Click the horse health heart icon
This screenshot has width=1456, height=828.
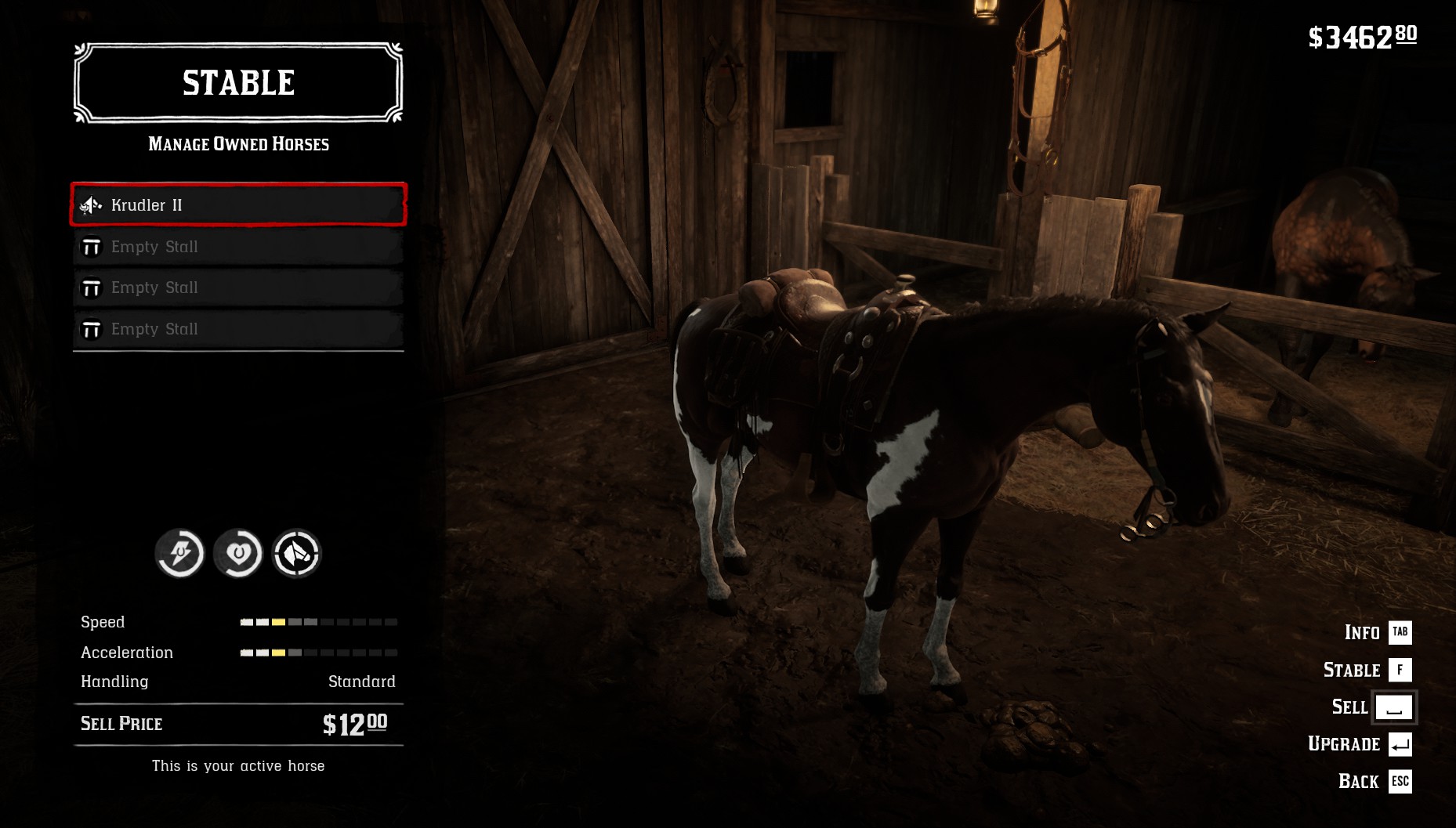pos(238,554)
